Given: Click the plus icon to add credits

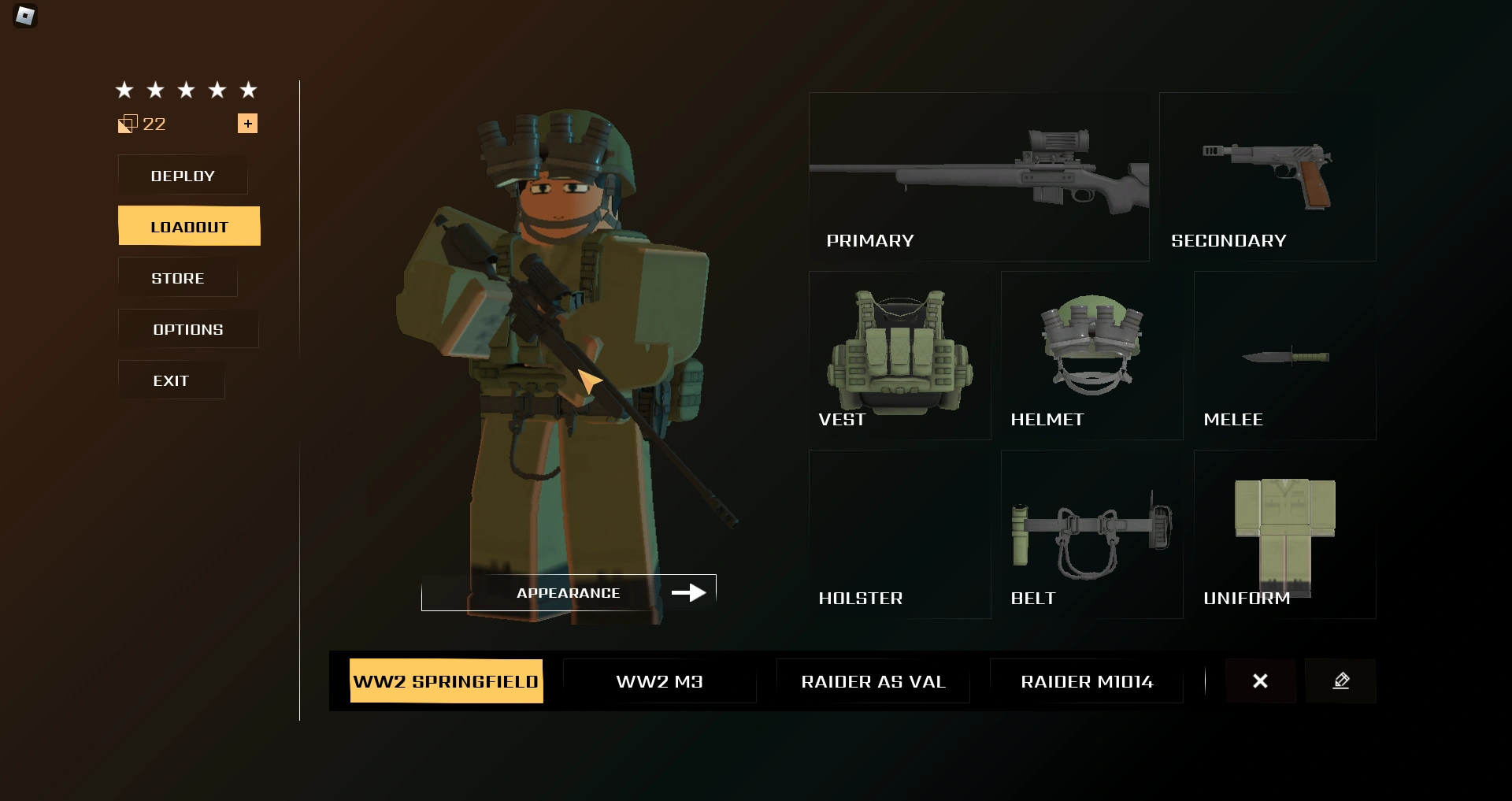Looking at the screenshot, I should click(x=248, y=123).
